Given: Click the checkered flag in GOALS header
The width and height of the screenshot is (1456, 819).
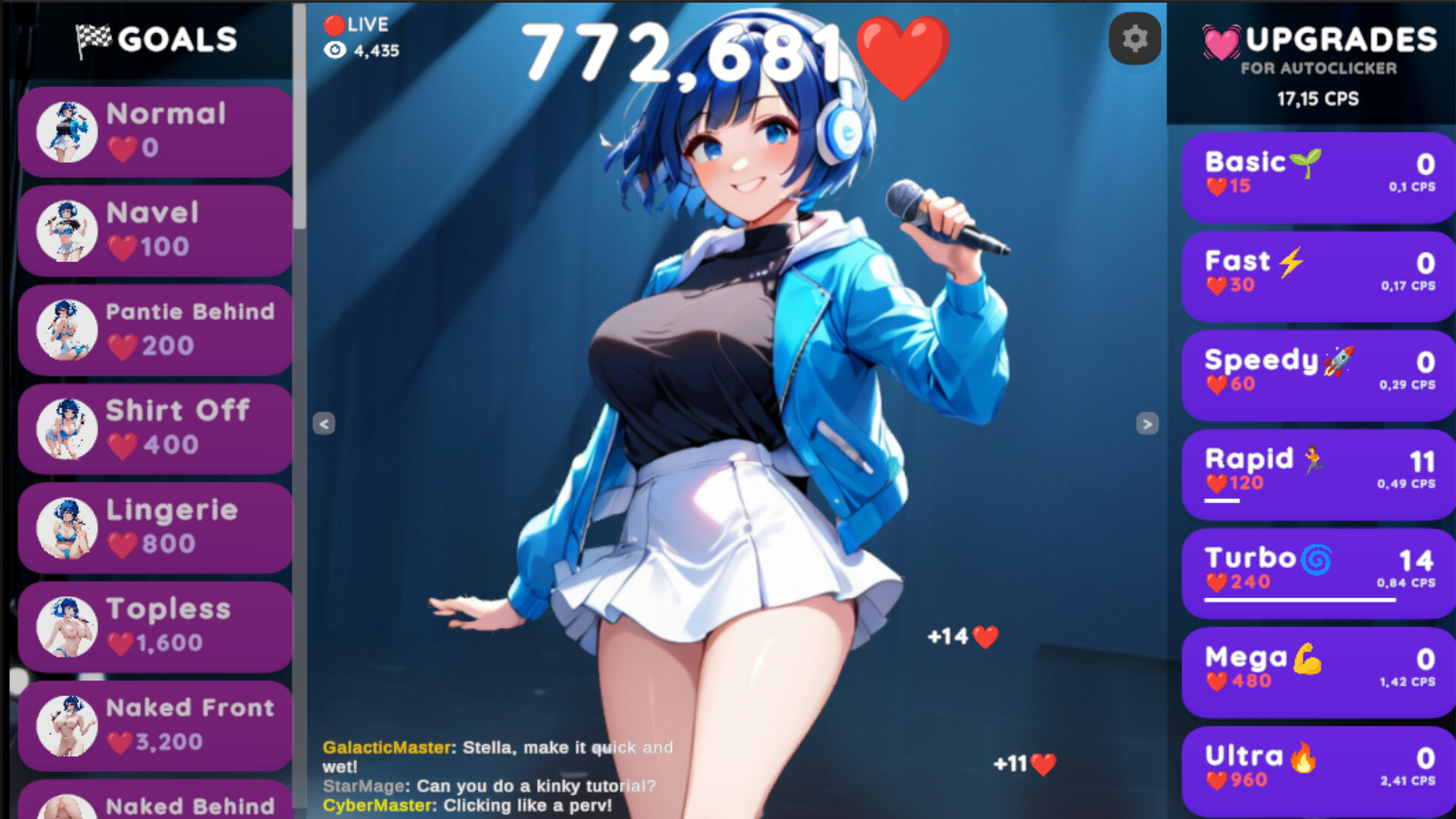Looking at the screenshot, I should click(92, 36).
